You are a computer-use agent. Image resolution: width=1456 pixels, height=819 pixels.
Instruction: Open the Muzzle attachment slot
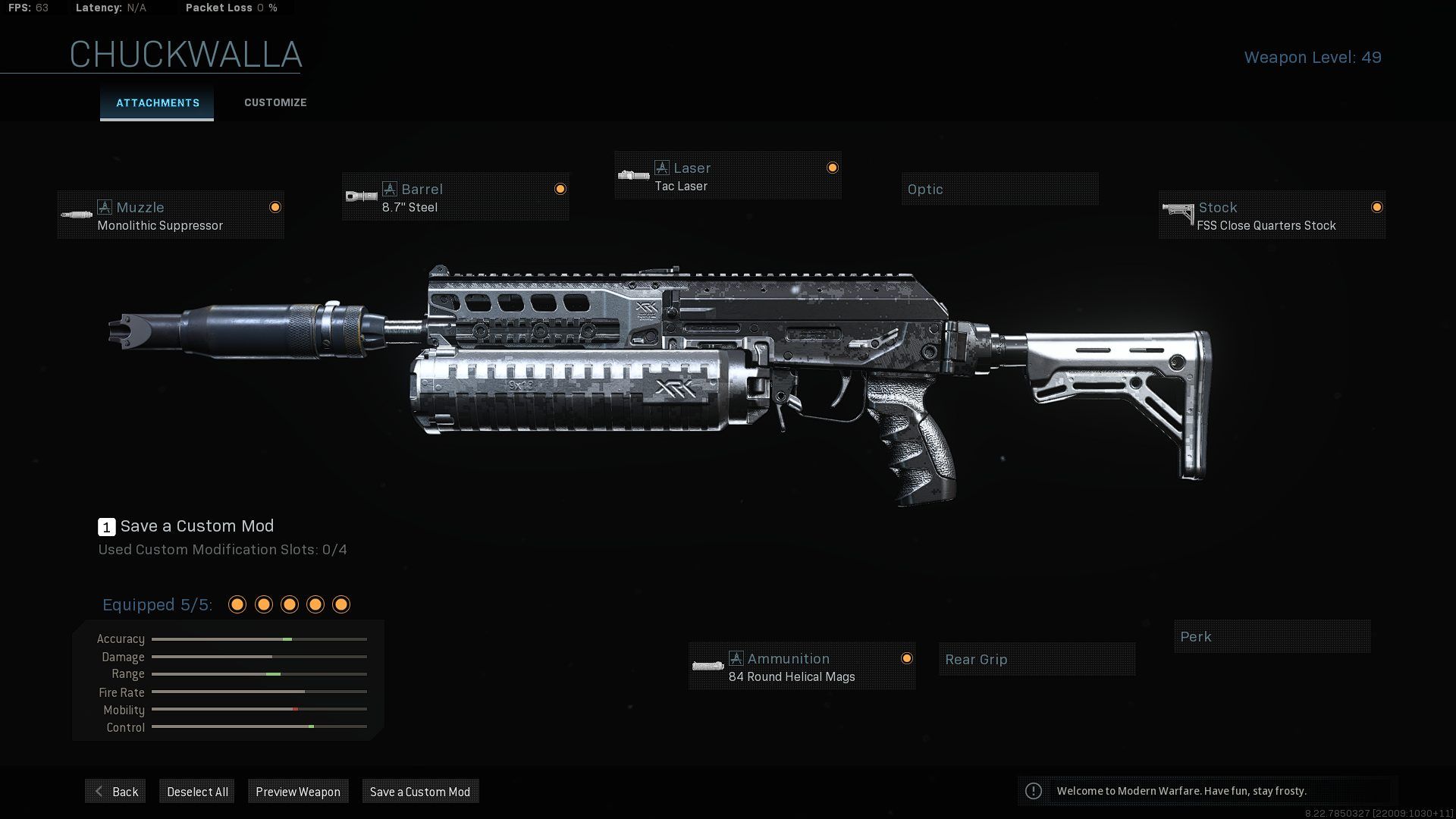tap(170, 215)
